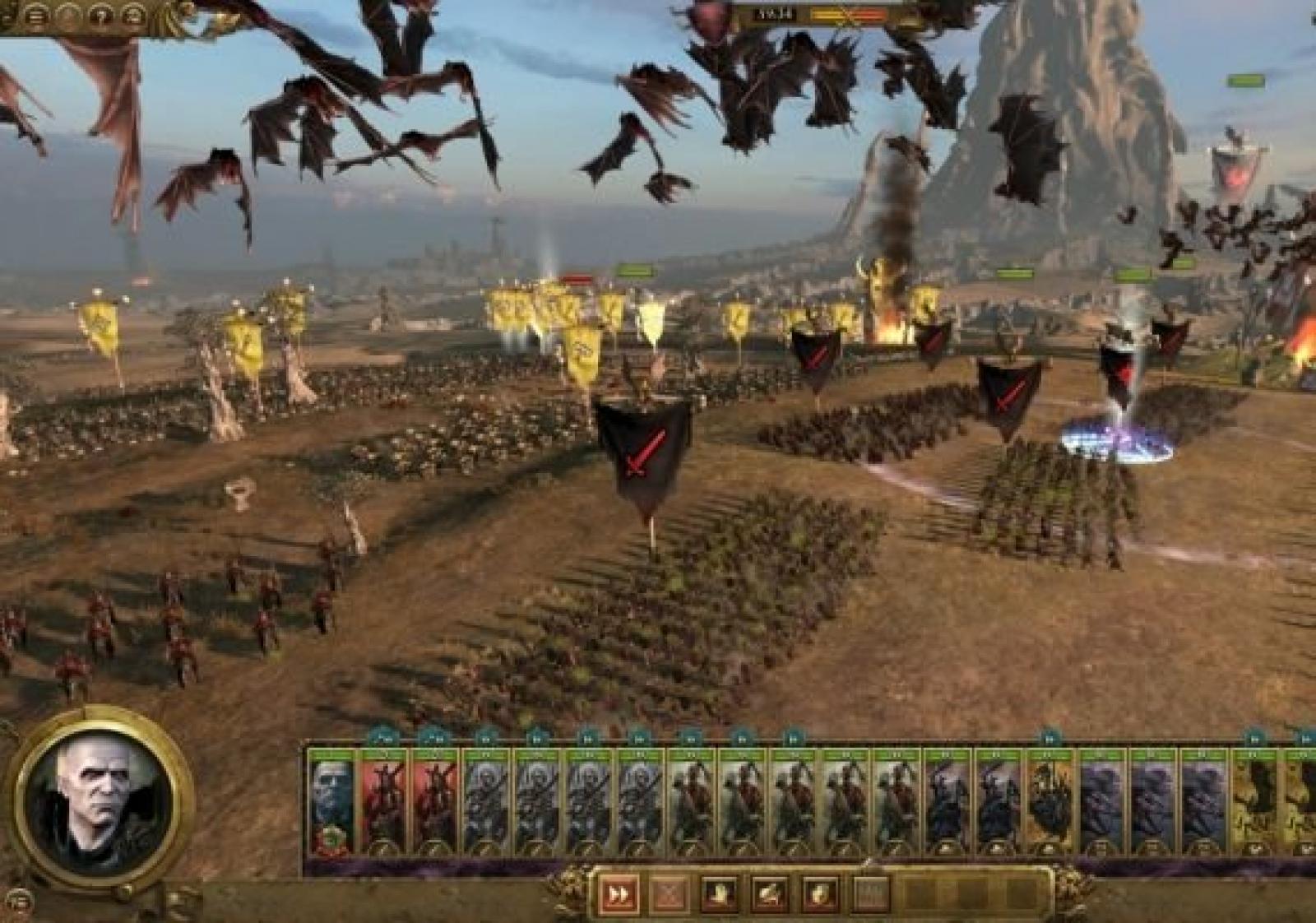1316x923 pixels.
Task: Click the crossed-out red button beside fast-forward
Action: point(669,894)
